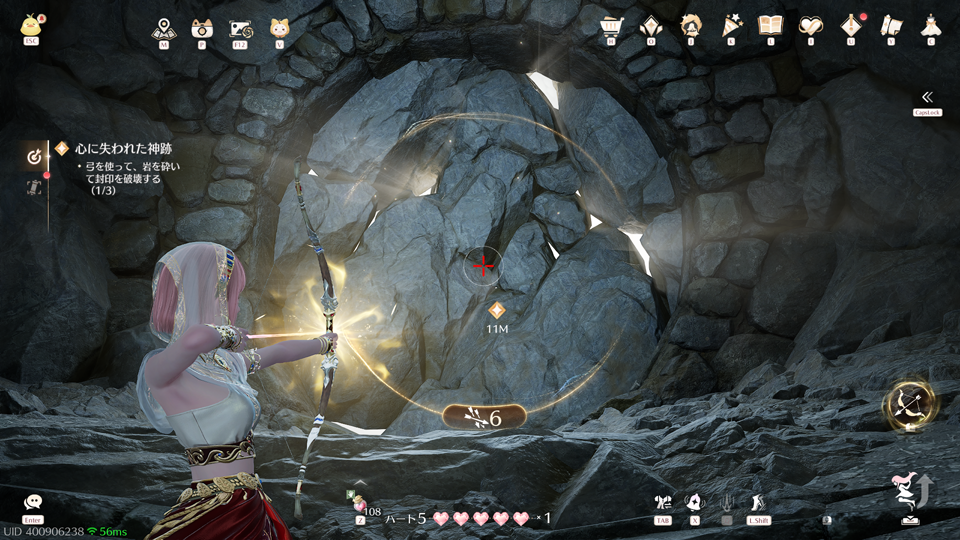The height and width of the screenshot is (540, 960).
Task: Open the heart infinity icon
Action: coord(810,26)
